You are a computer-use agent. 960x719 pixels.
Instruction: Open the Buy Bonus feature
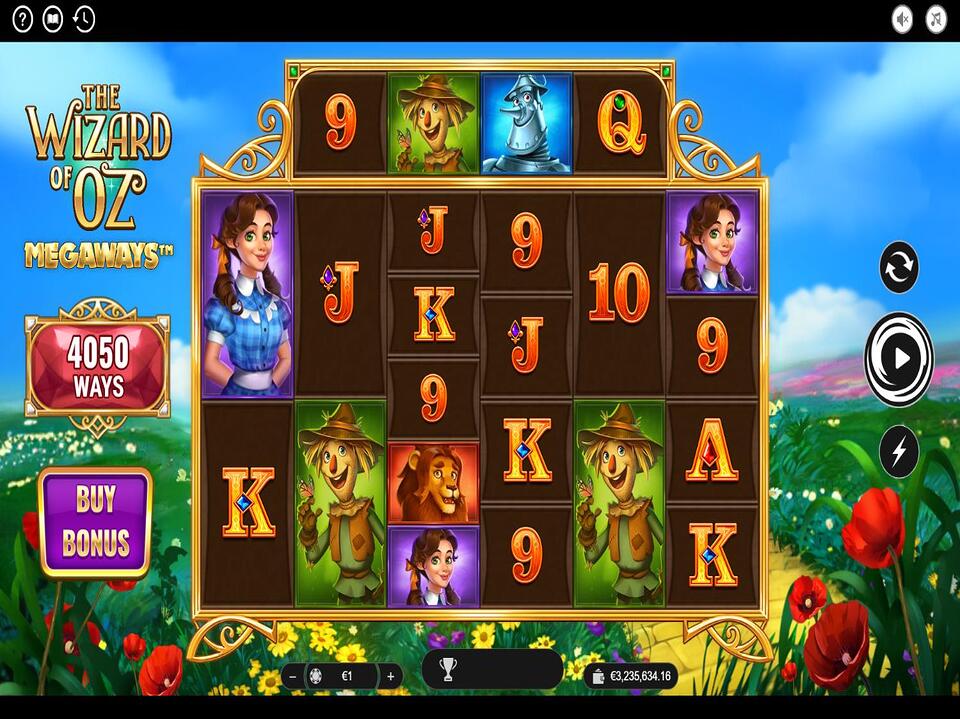click(x=95, y=522)
